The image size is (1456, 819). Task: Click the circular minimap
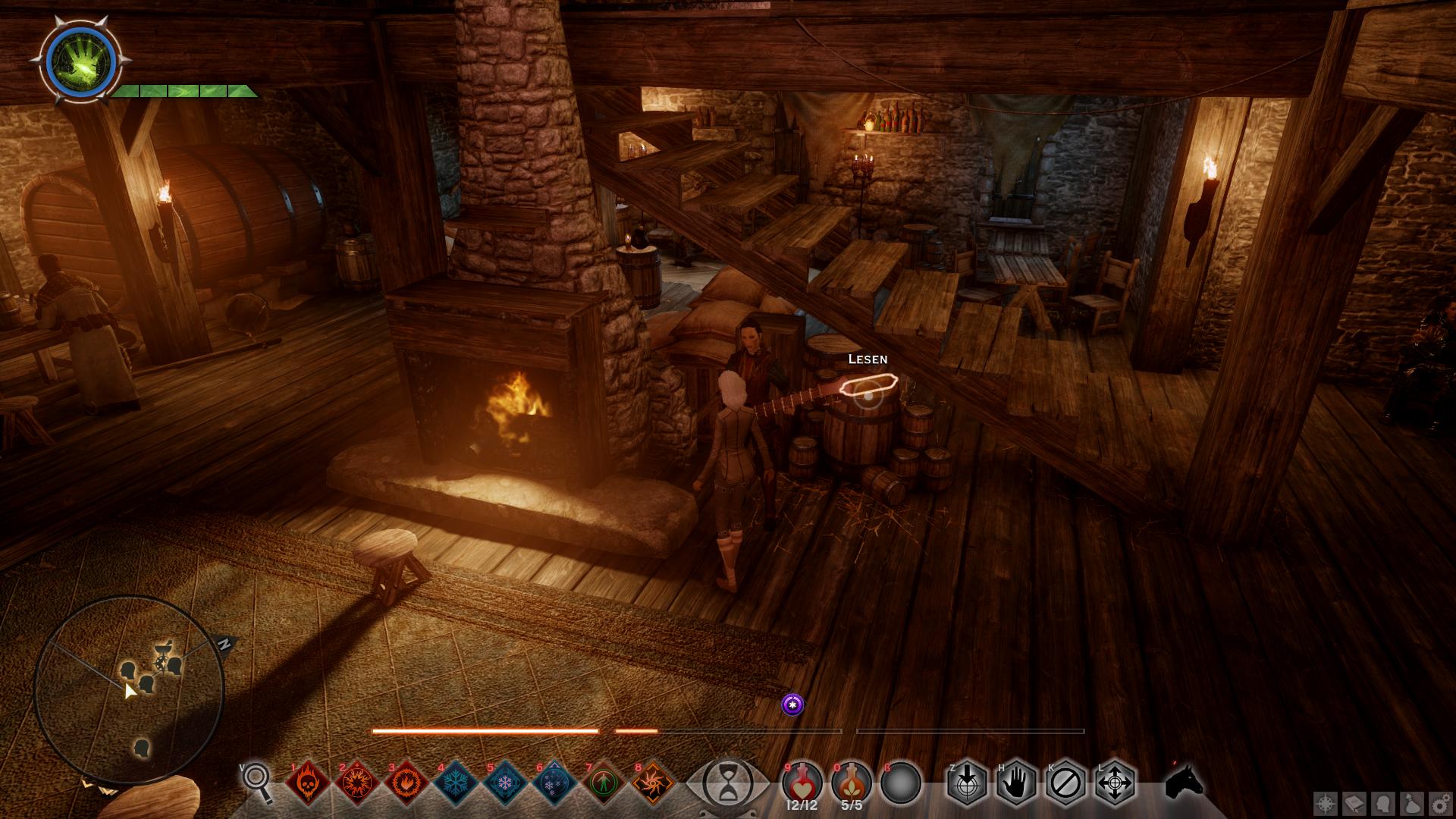[129, 690]
